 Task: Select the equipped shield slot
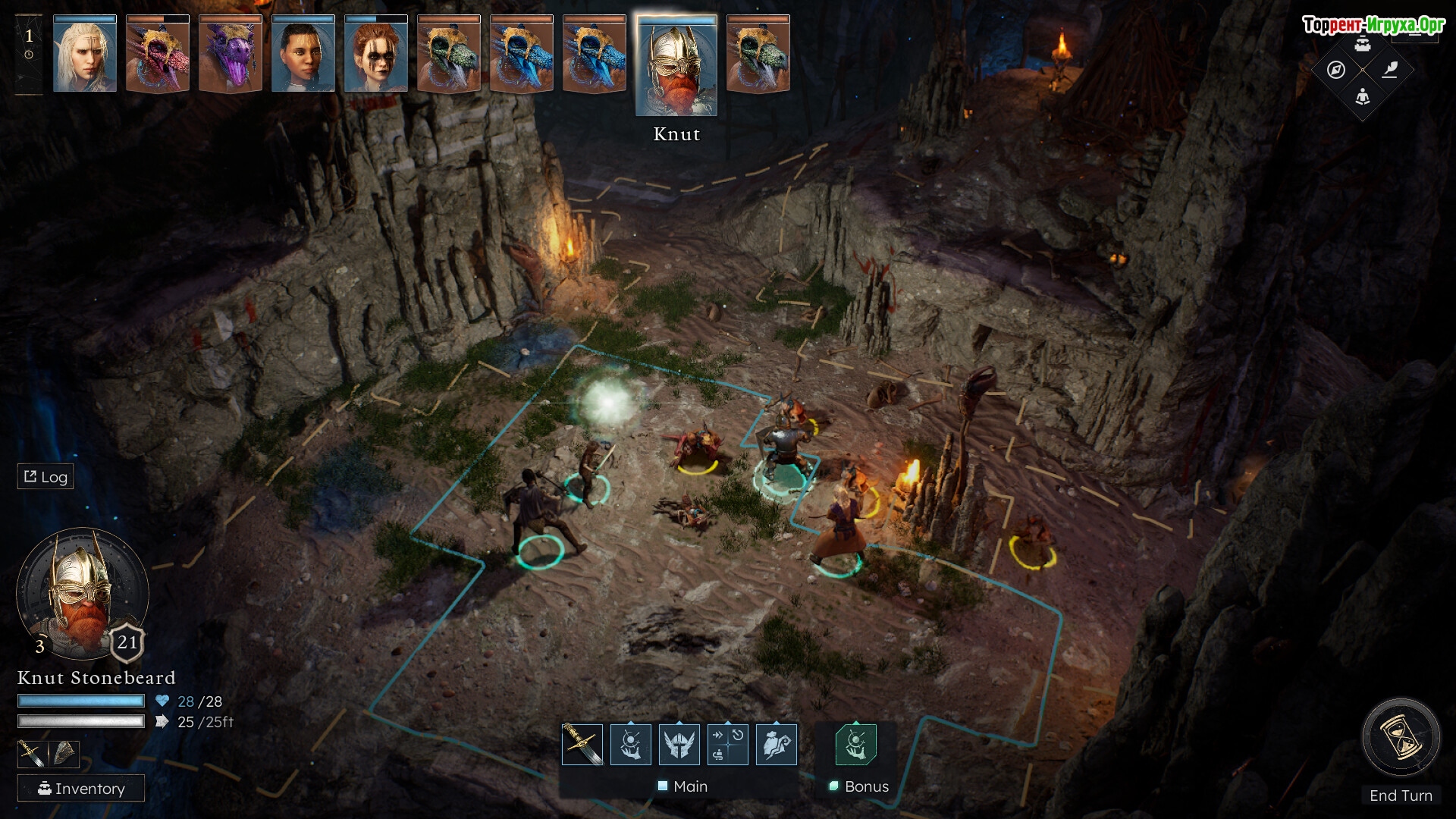[64, 754]
